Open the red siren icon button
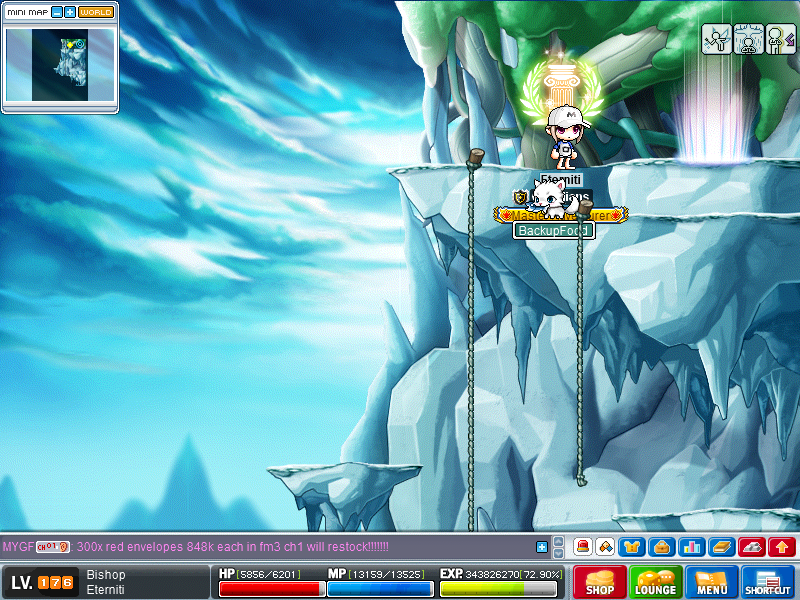 pyautogui.click(x=582, y=547)
